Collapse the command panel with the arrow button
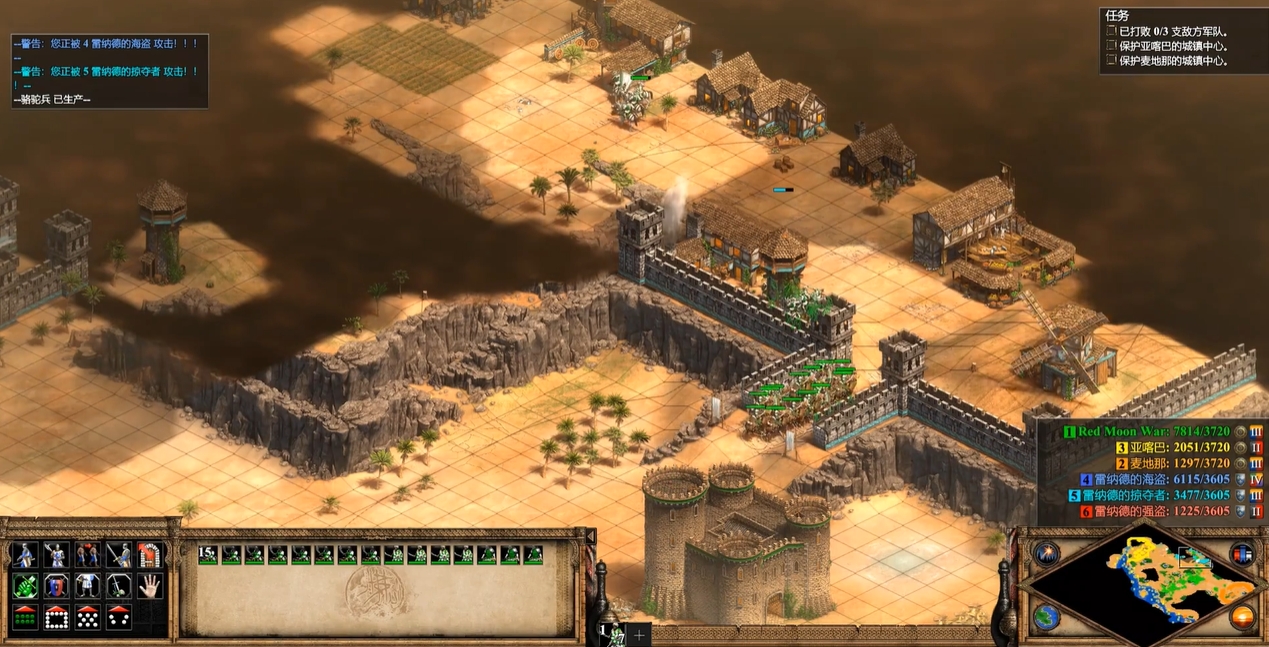This screenshot has width=1269, height=647. pyautogui.click(x=591, y=536)
